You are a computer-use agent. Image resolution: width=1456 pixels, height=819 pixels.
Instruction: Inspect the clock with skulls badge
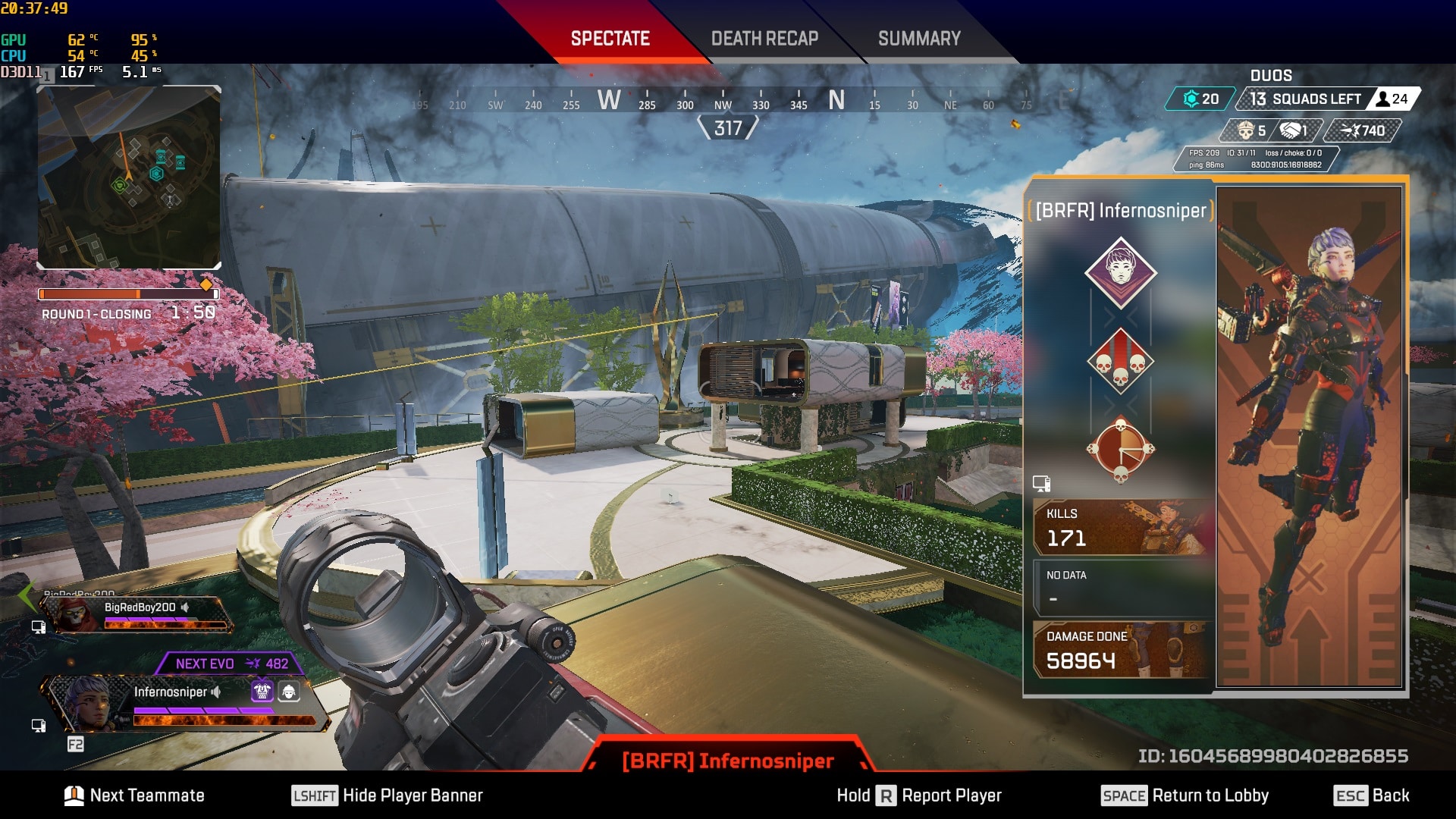point(1121,450)
